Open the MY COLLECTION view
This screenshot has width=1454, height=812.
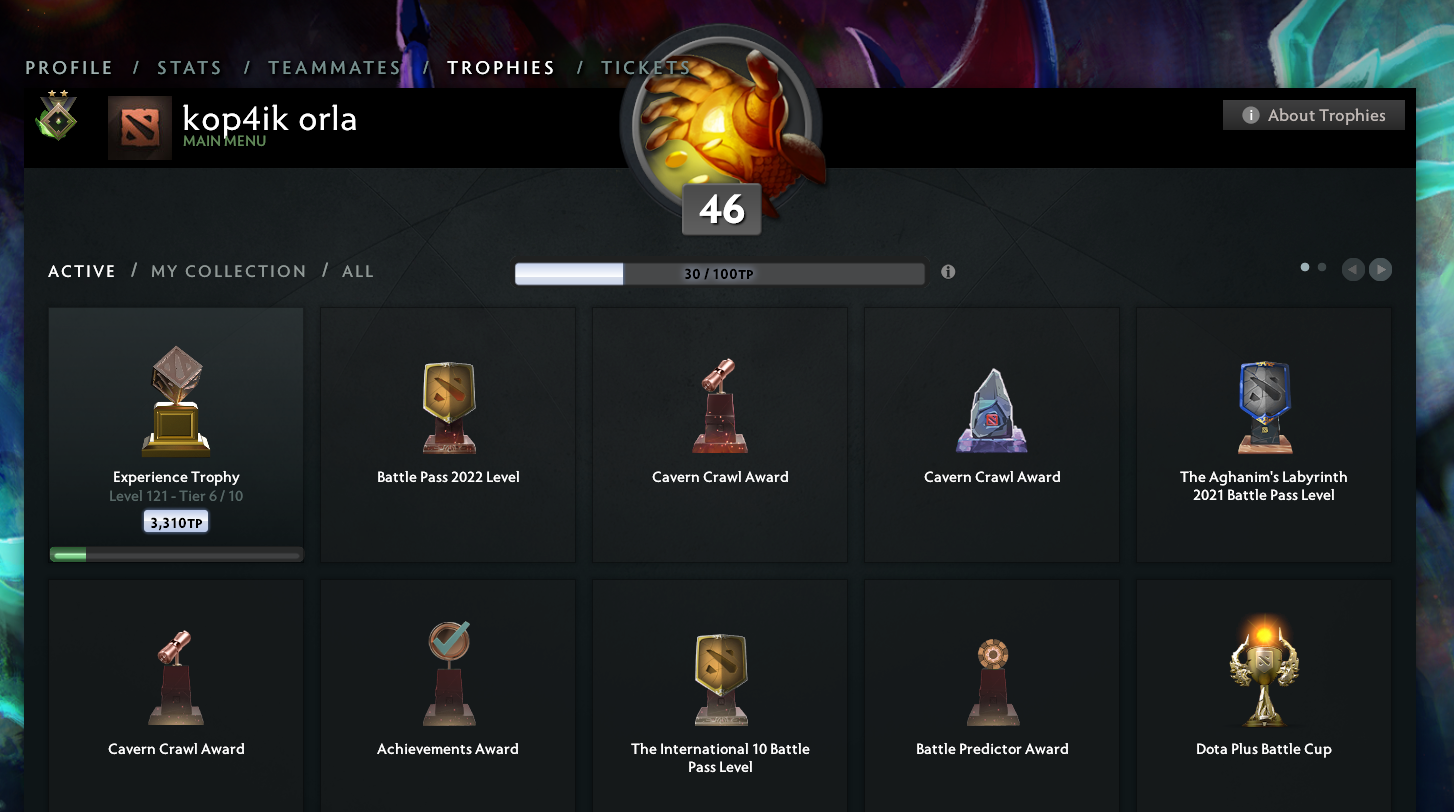(x=228, y=271)
